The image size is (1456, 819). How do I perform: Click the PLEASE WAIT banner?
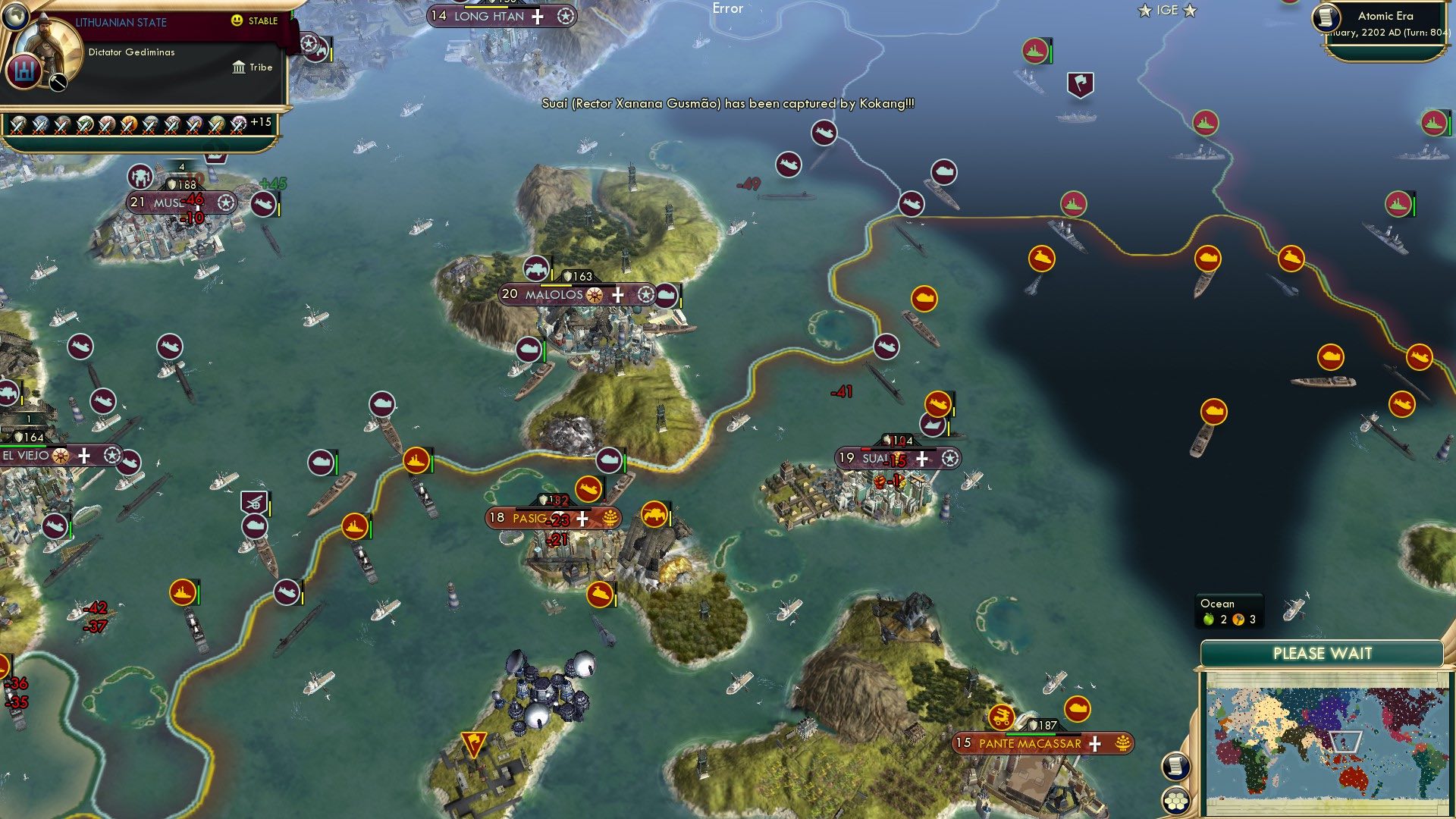coord(1323,652)
